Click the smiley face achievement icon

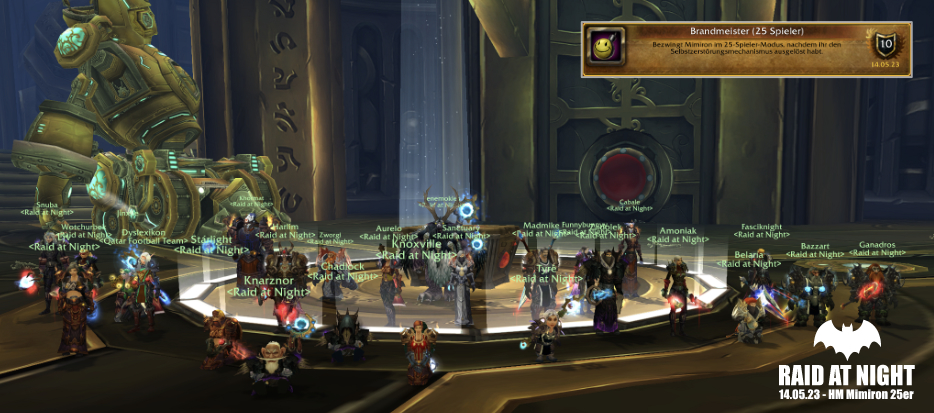[606, 48]
